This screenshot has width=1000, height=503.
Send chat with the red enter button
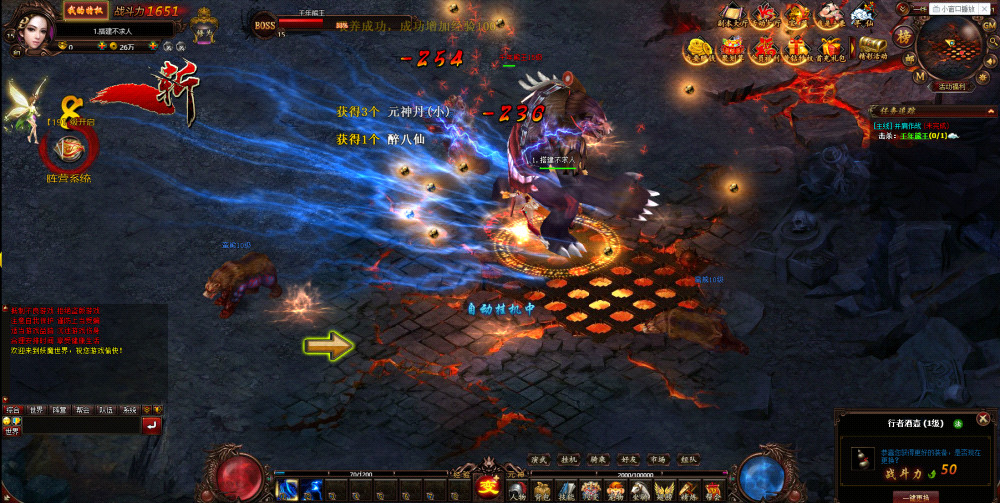(x=152, y=425)
